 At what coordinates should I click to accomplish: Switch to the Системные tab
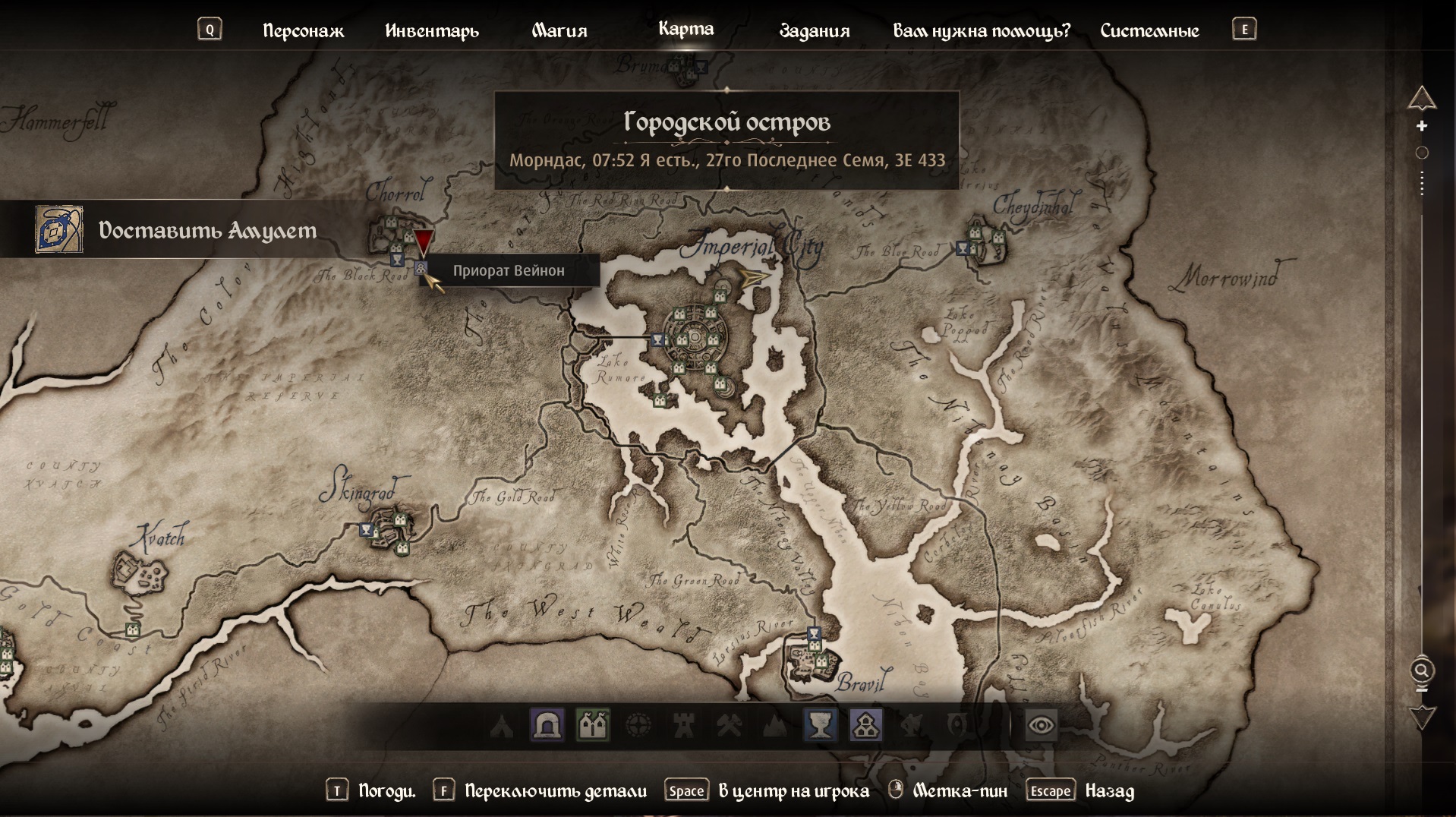point(1149,30)
